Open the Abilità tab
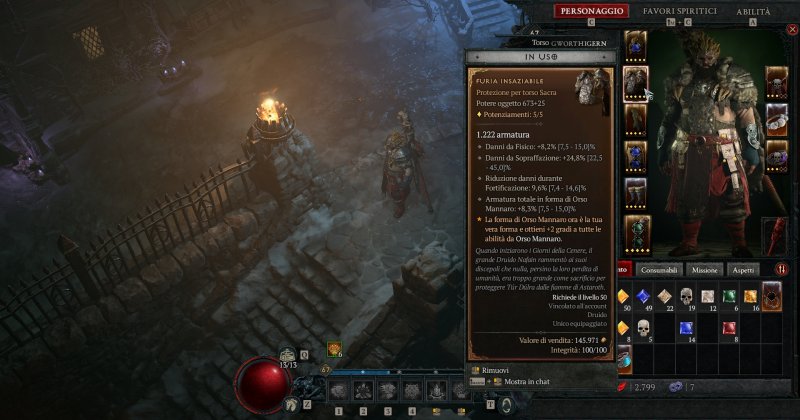This screenshot has width=800, height=420. pyautogui.click(x=753, y=11)
